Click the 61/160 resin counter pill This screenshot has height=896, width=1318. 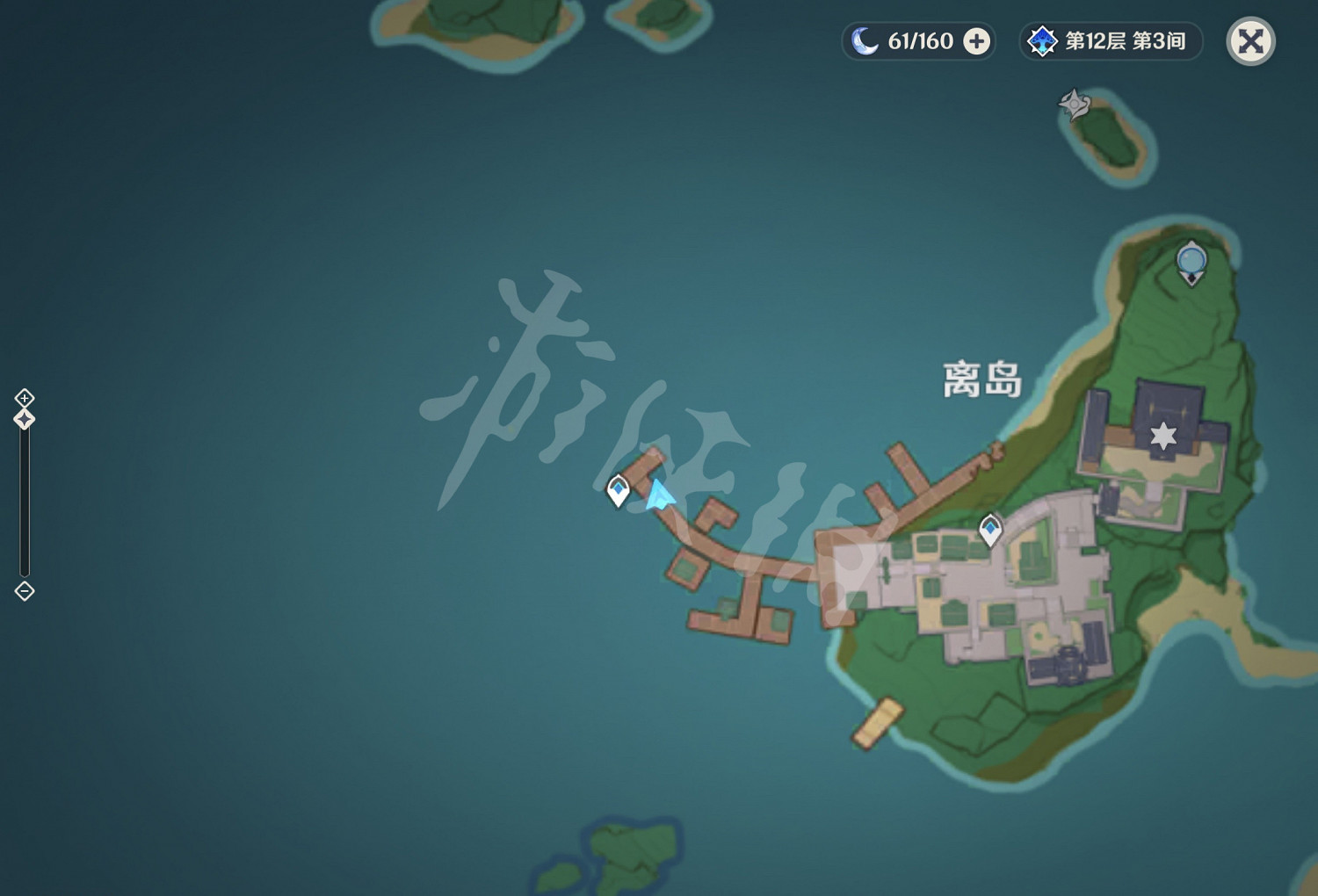pos(917,40)
